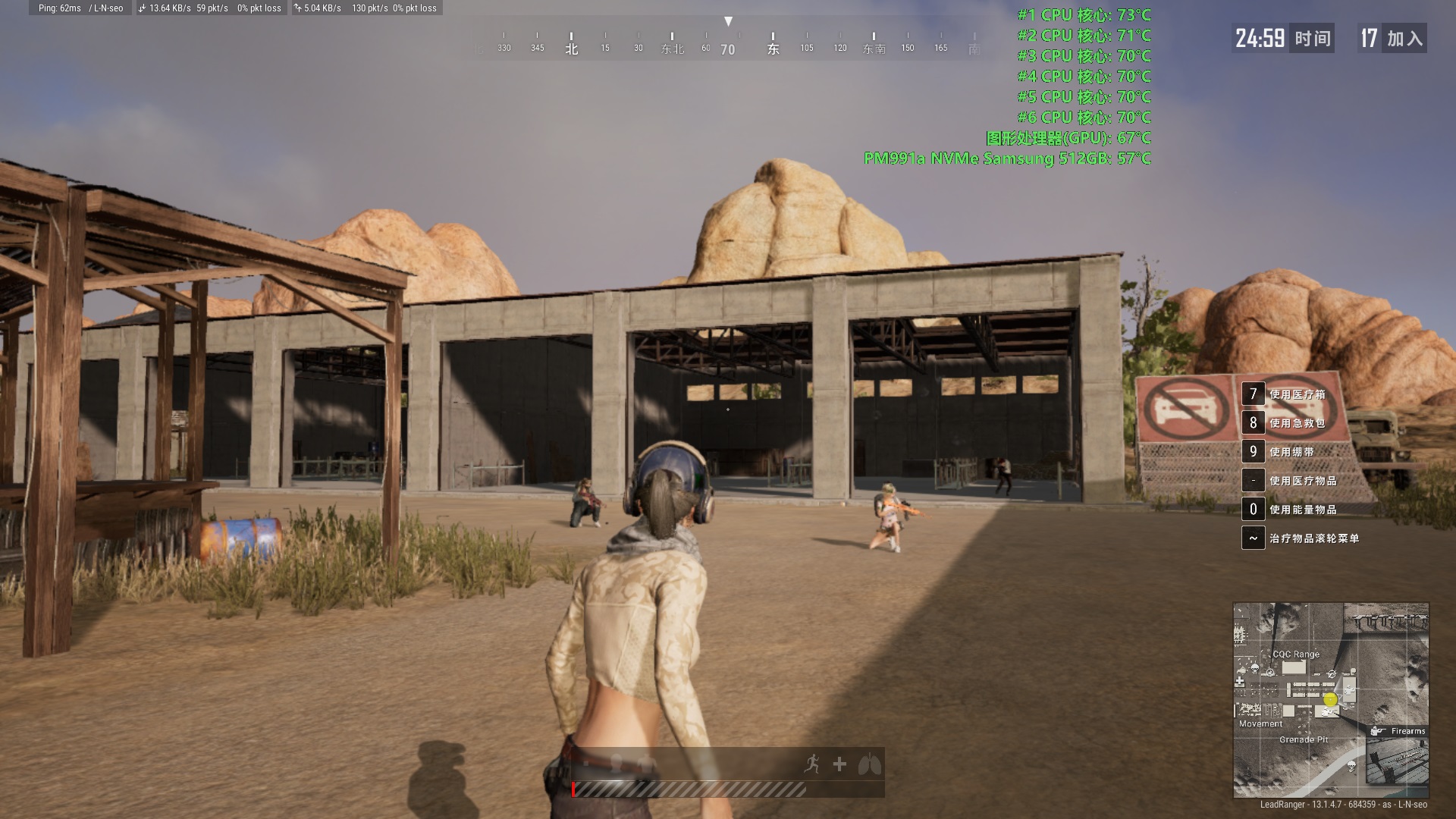Select the CQC Range label on the minimap
Image resolution: width=1456 pixels, height=819 pixels.
coord(1295,654)
